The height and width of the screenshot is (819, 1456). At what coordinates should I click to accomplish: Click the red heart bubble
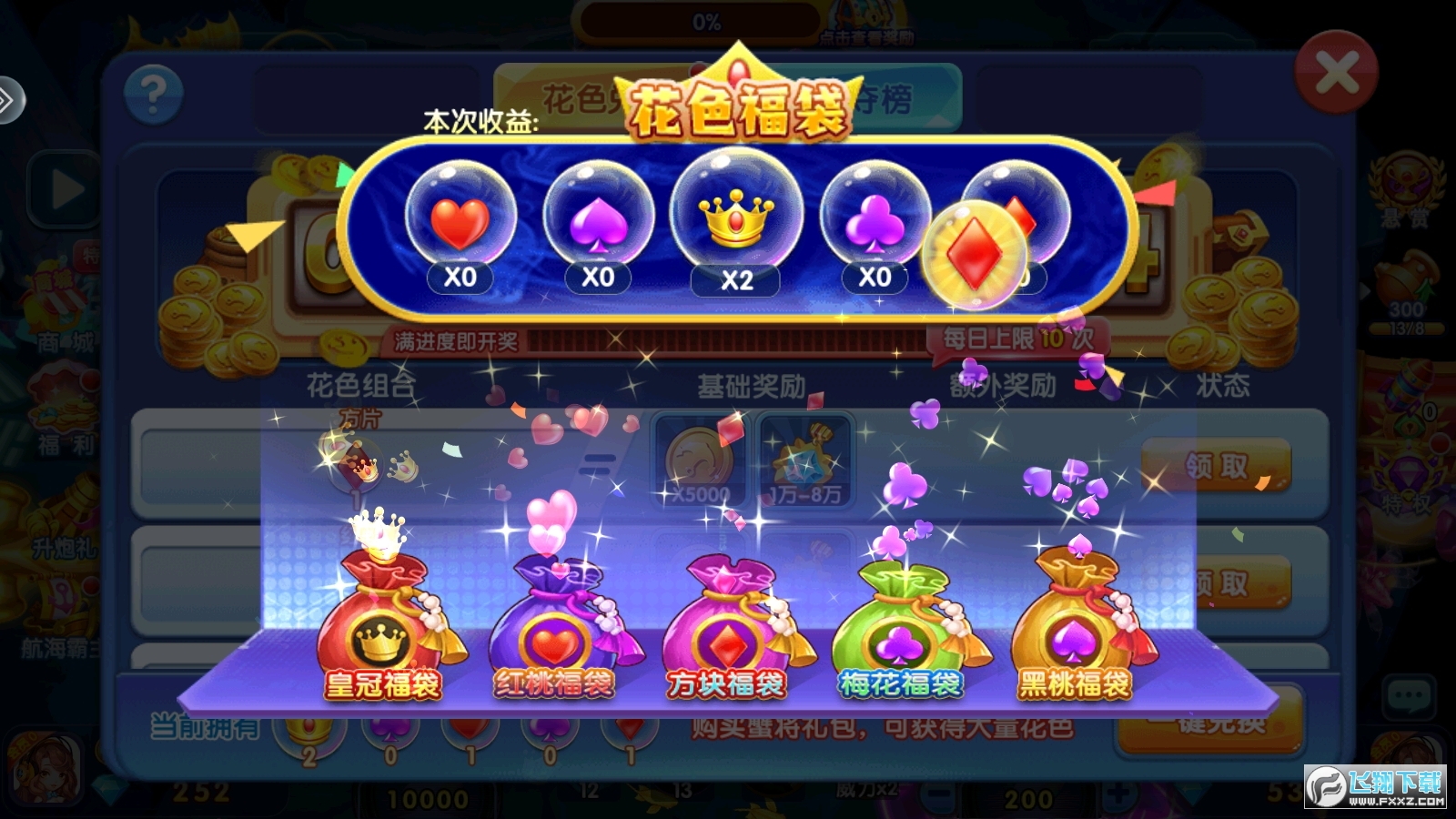click(x=460, y=218)
